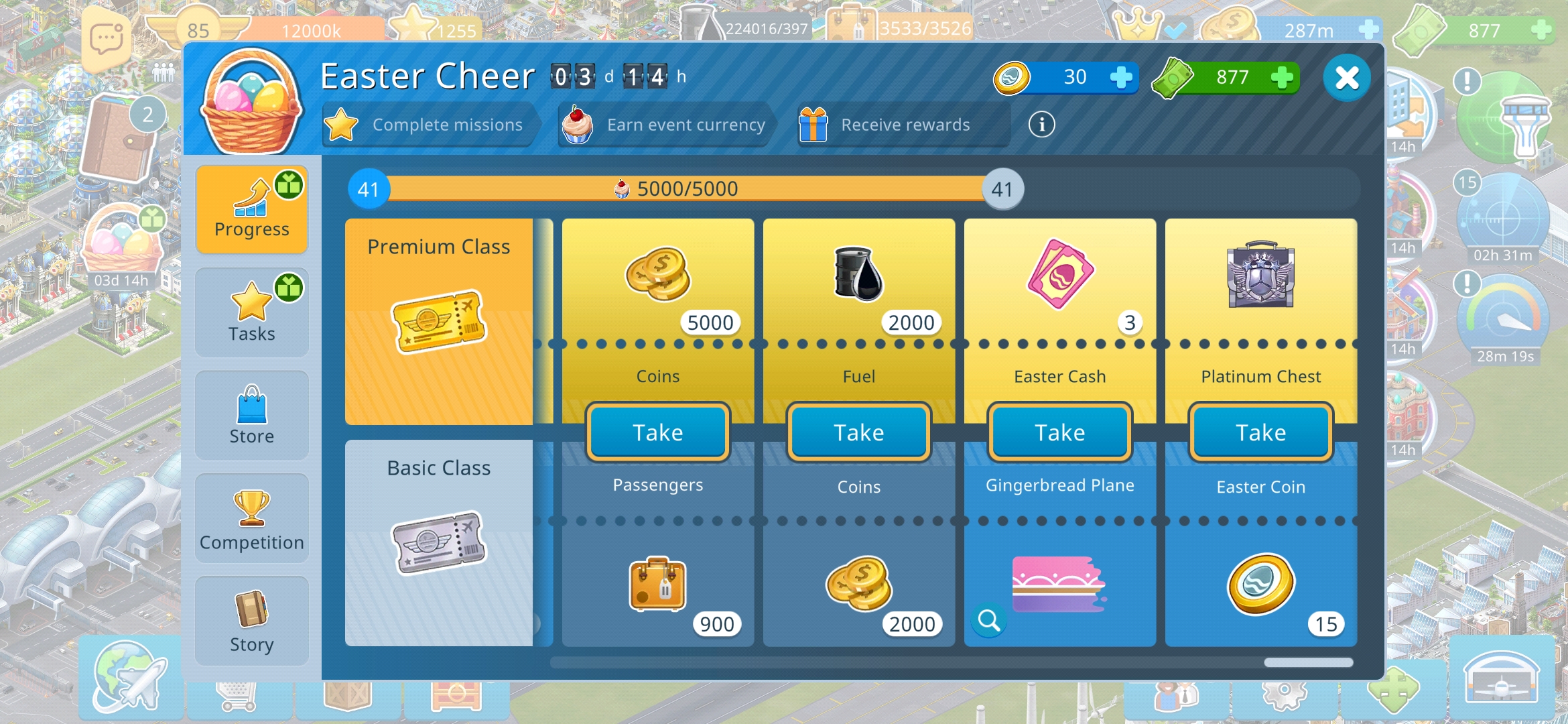Select the Basic Class silver ticket
This screenshot has width=1568, height=724.
tap(439, 543)
